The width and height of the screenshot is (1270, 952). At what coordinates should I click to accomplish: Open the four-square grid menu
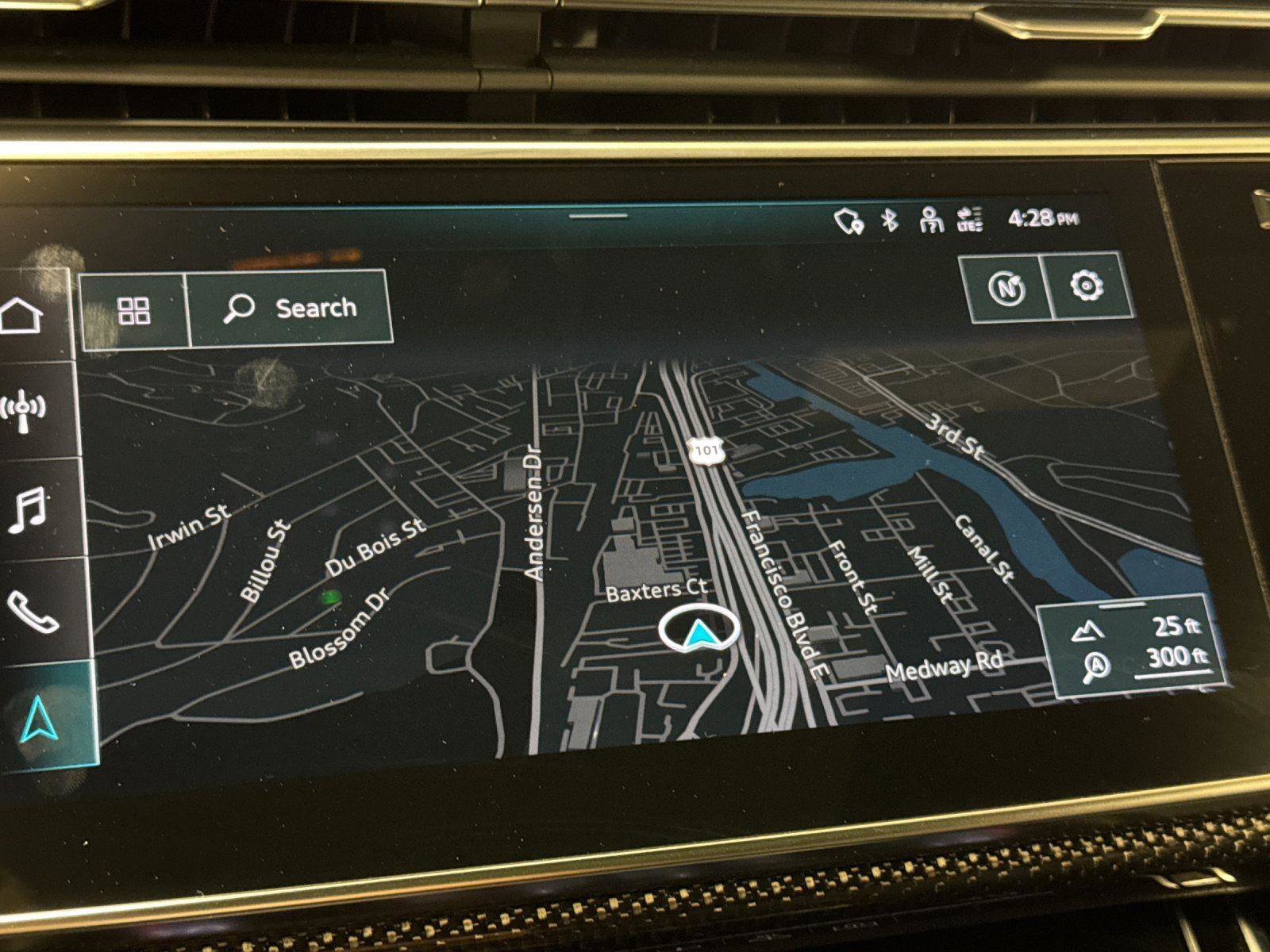tap(133, 311)
